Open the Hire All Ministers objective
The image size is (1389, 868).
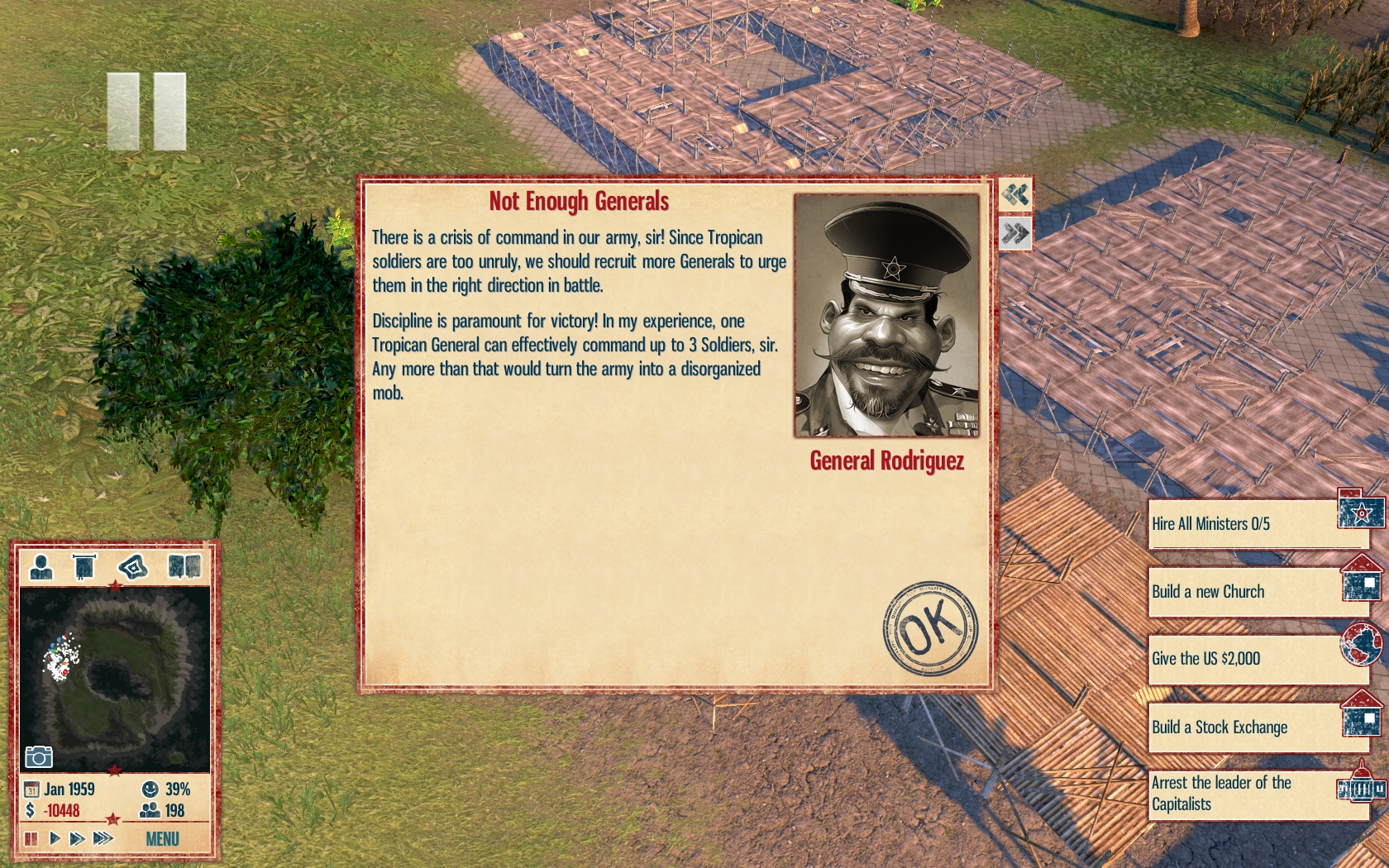[1257, 524]
